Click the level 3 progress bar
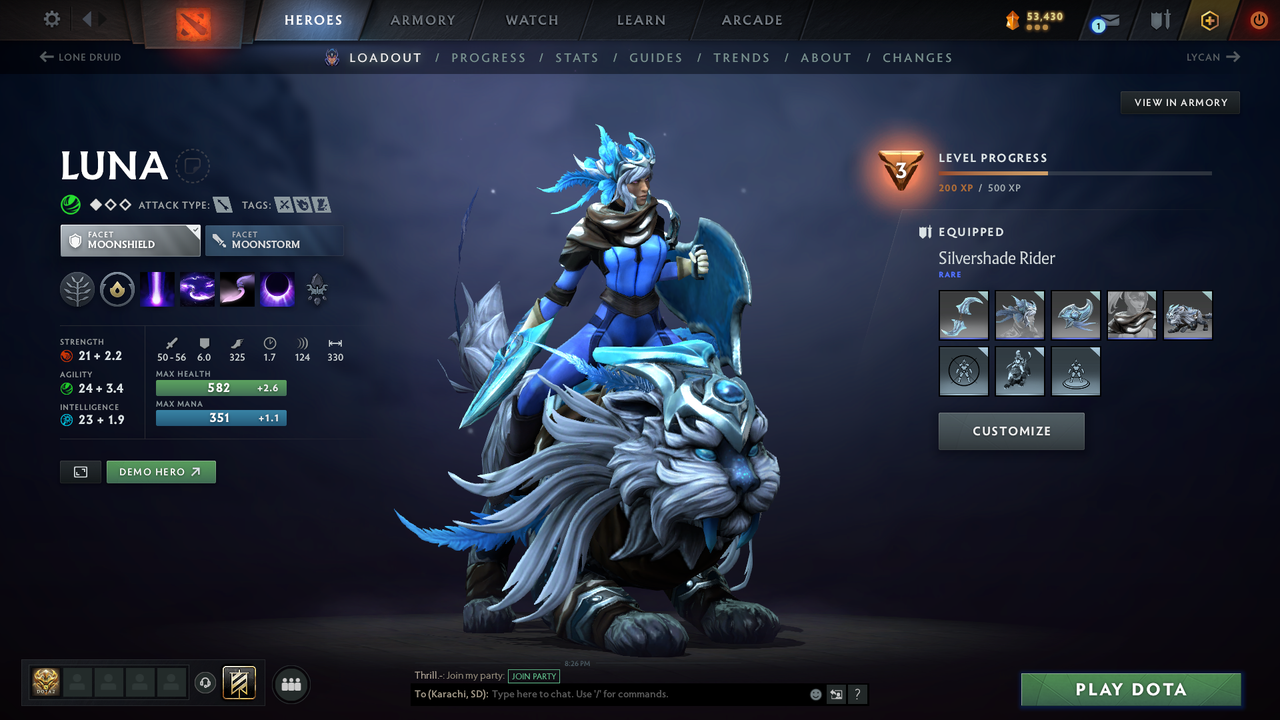The height and width of the screenshot is (720, 1280). (1076, 171)
